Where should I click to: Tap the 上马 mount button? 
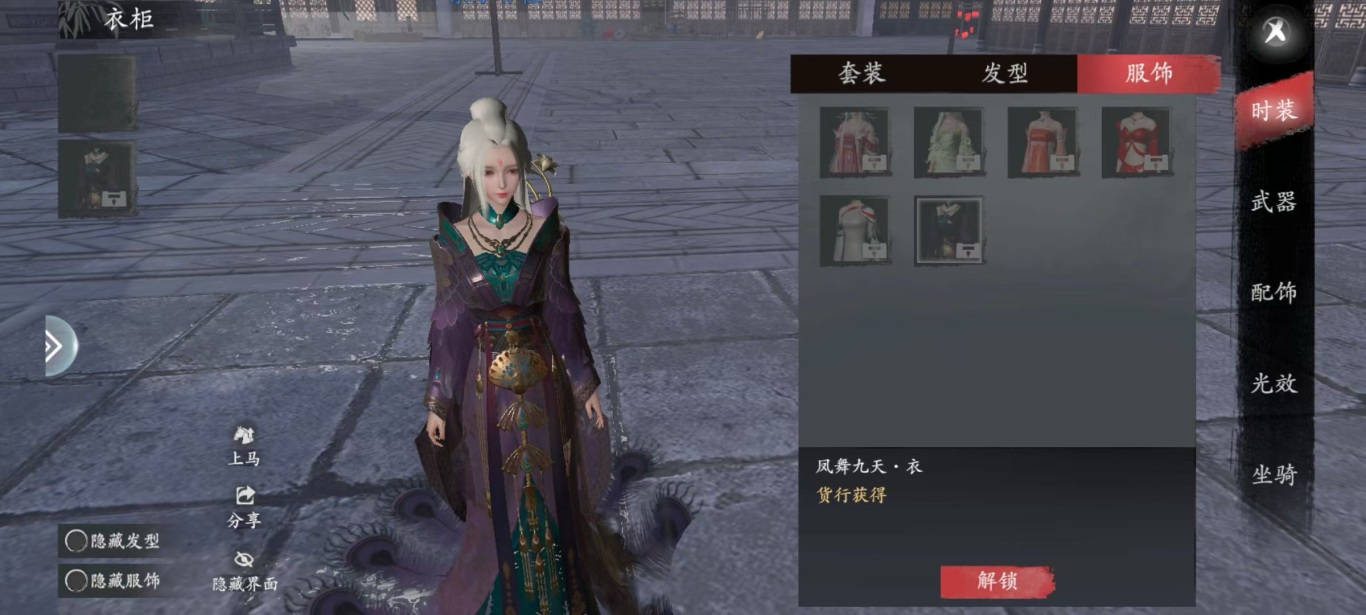click(x=244, y=446)
